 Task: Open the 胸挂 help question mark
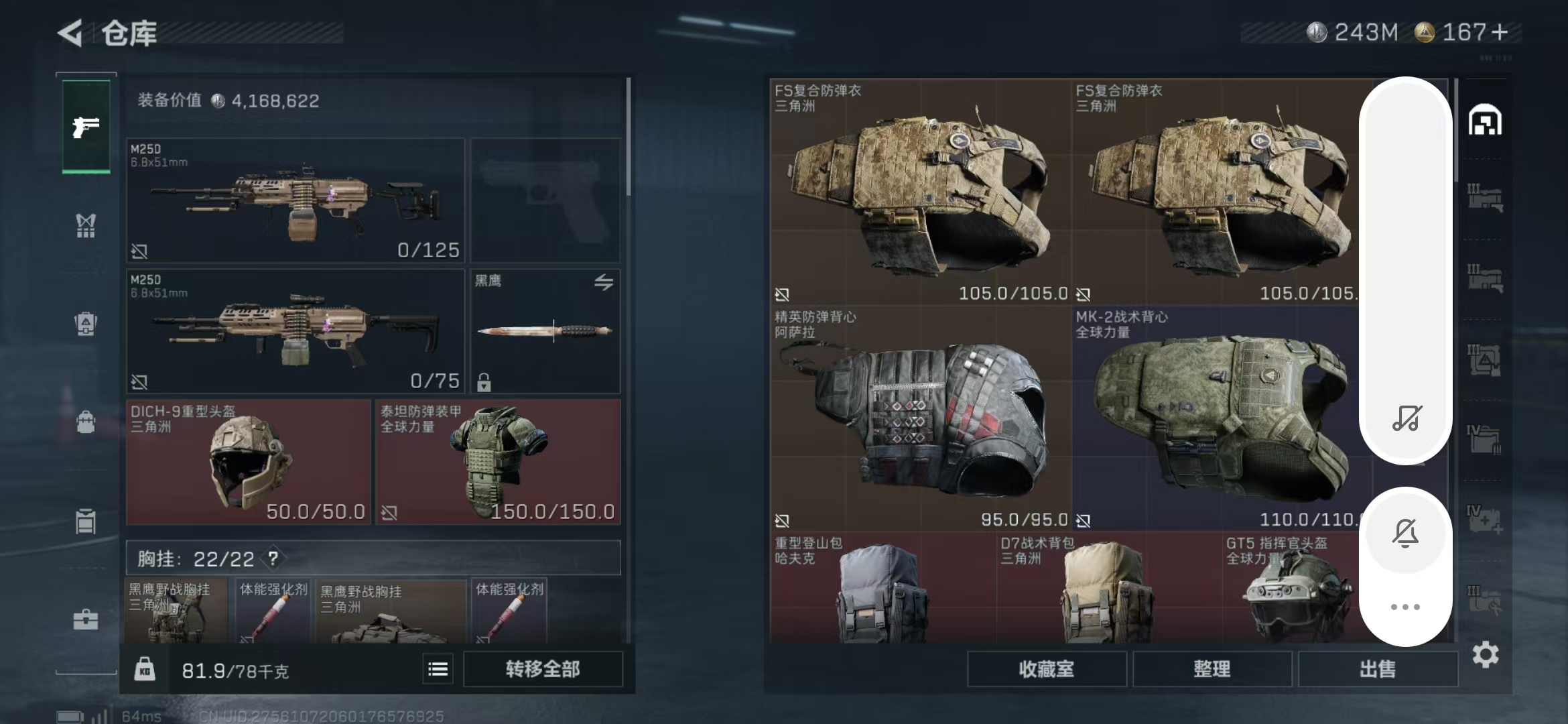tap(273, 558)
